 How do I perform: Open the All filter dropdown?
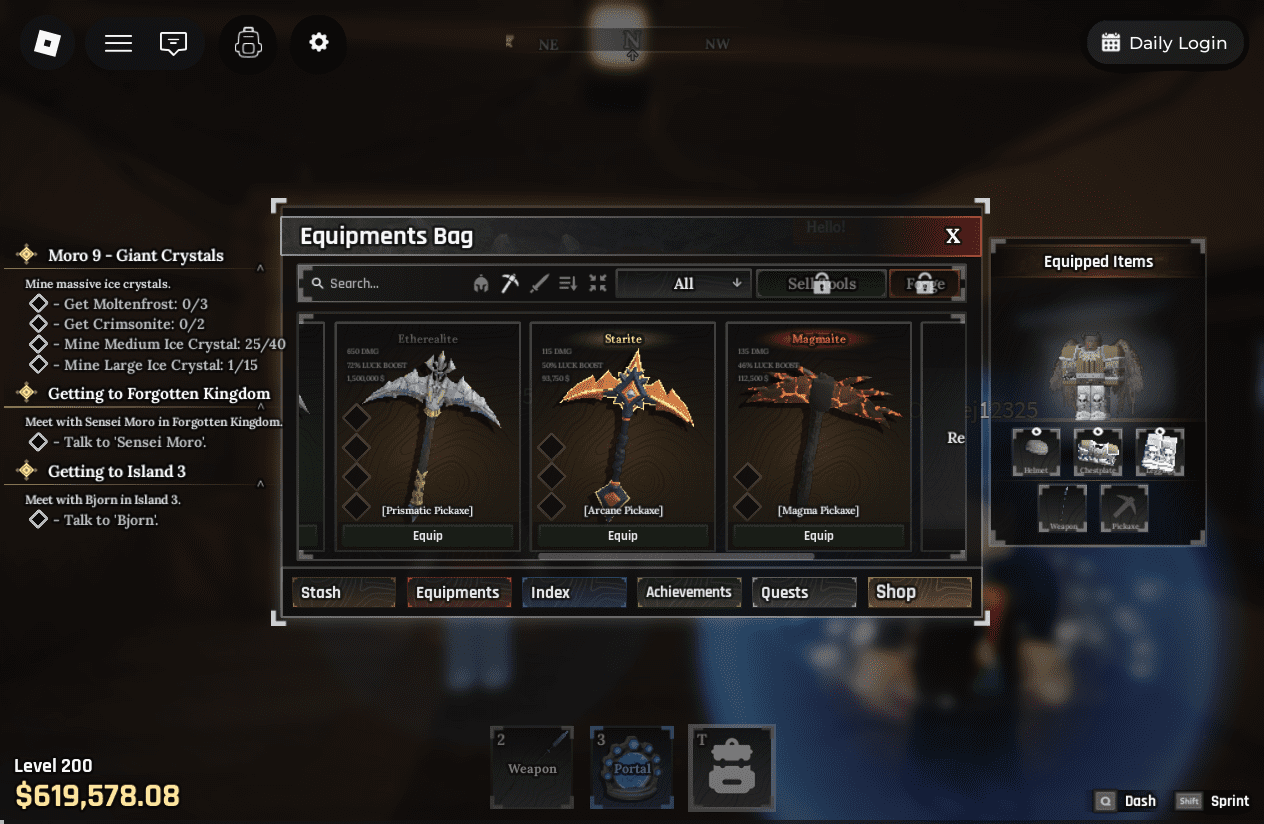click(x=684, y=284)
